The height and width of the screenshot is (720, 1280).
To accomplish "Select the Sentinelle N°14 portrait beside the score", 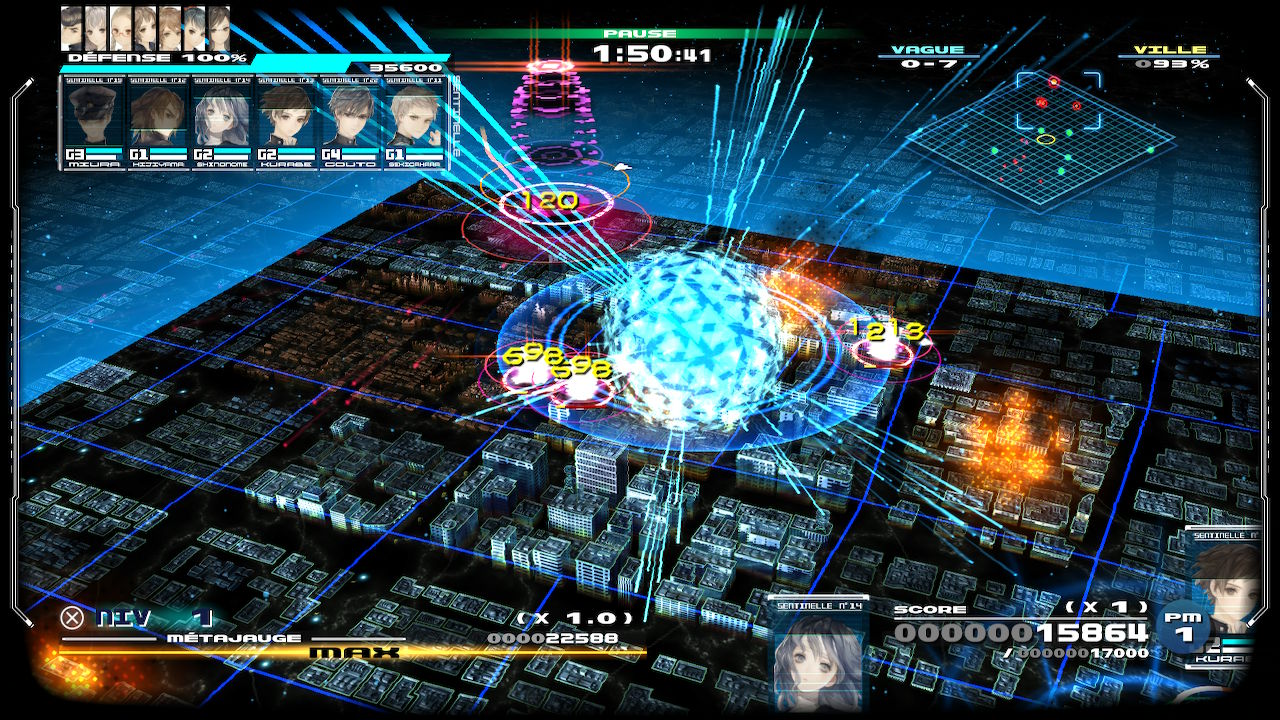I will [x=819, y=655].
